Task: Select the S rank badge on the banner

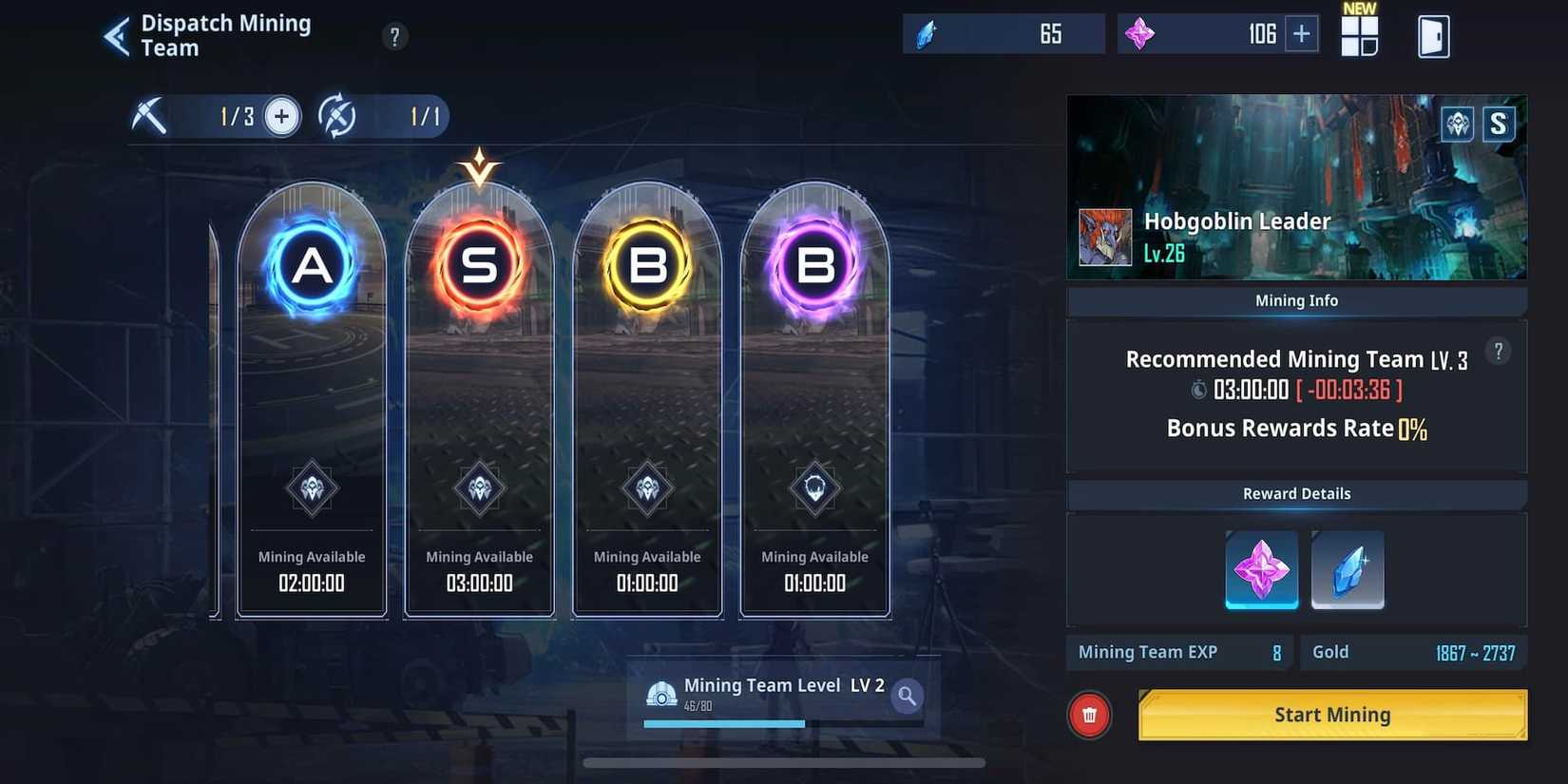Action: click(1500, 124)
